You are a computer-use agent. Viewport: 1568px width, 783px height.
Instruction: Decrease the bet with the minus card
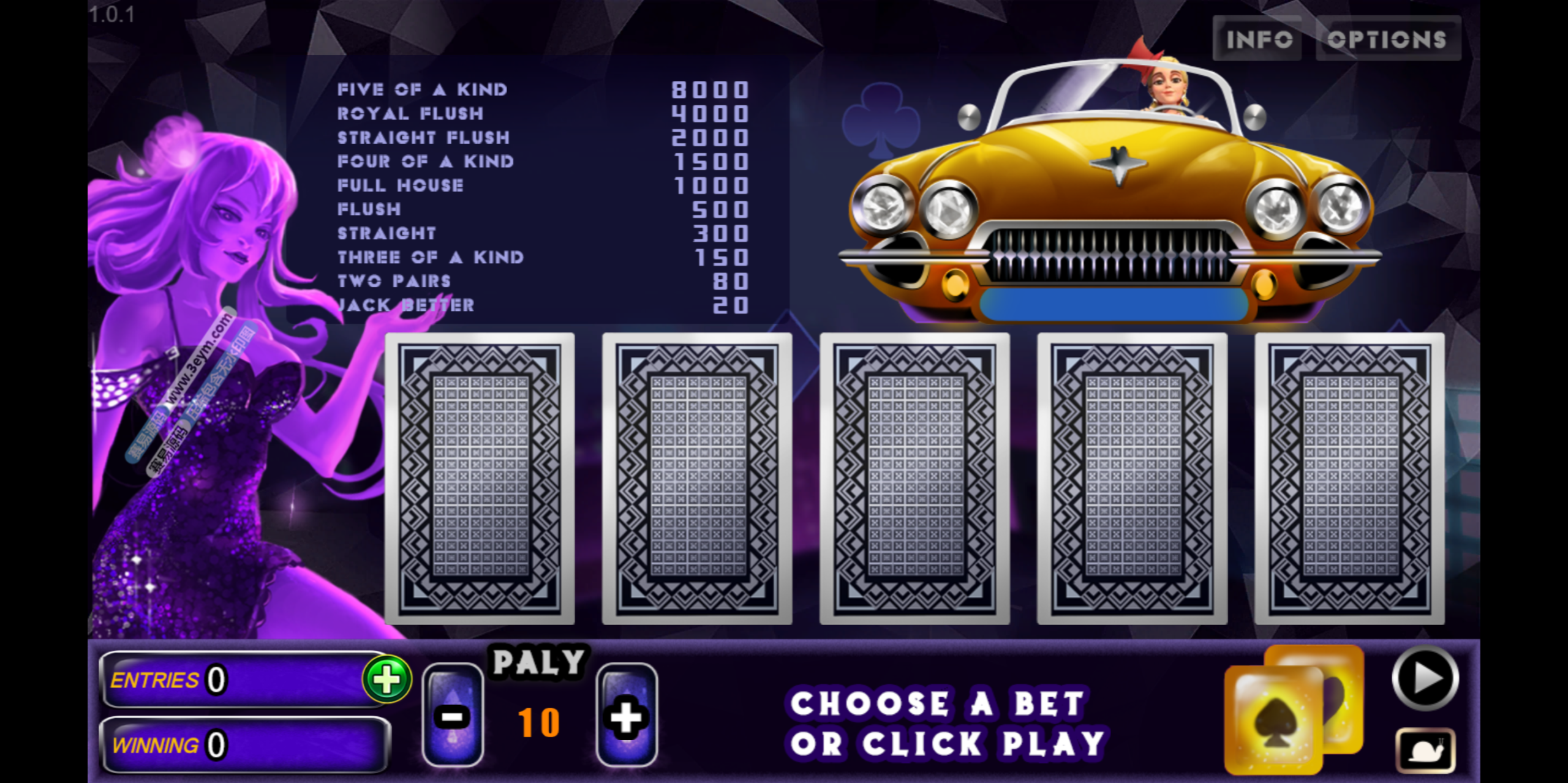[453, 715]
